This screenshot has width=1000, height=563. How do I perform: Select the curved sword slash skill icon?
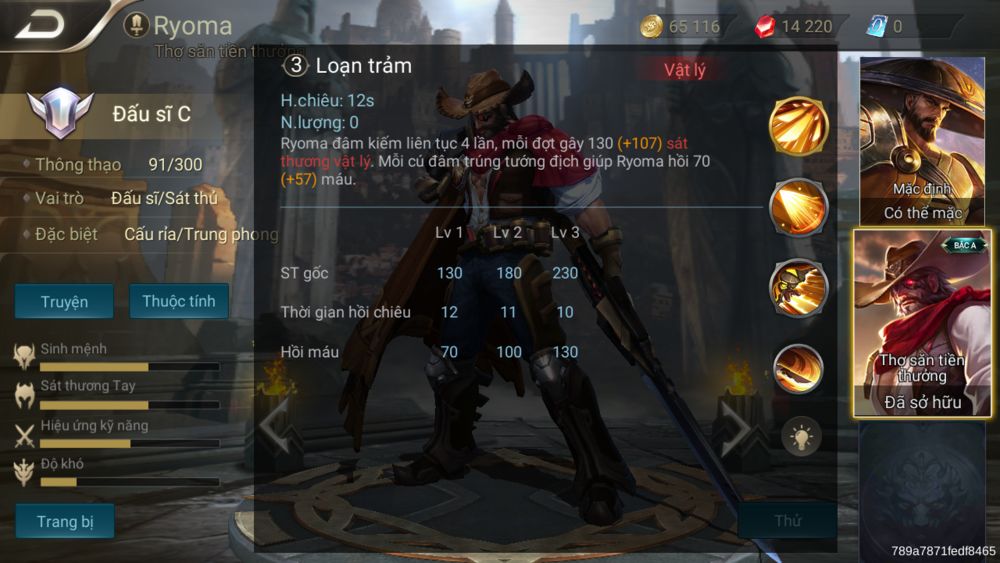coord(799,368)
